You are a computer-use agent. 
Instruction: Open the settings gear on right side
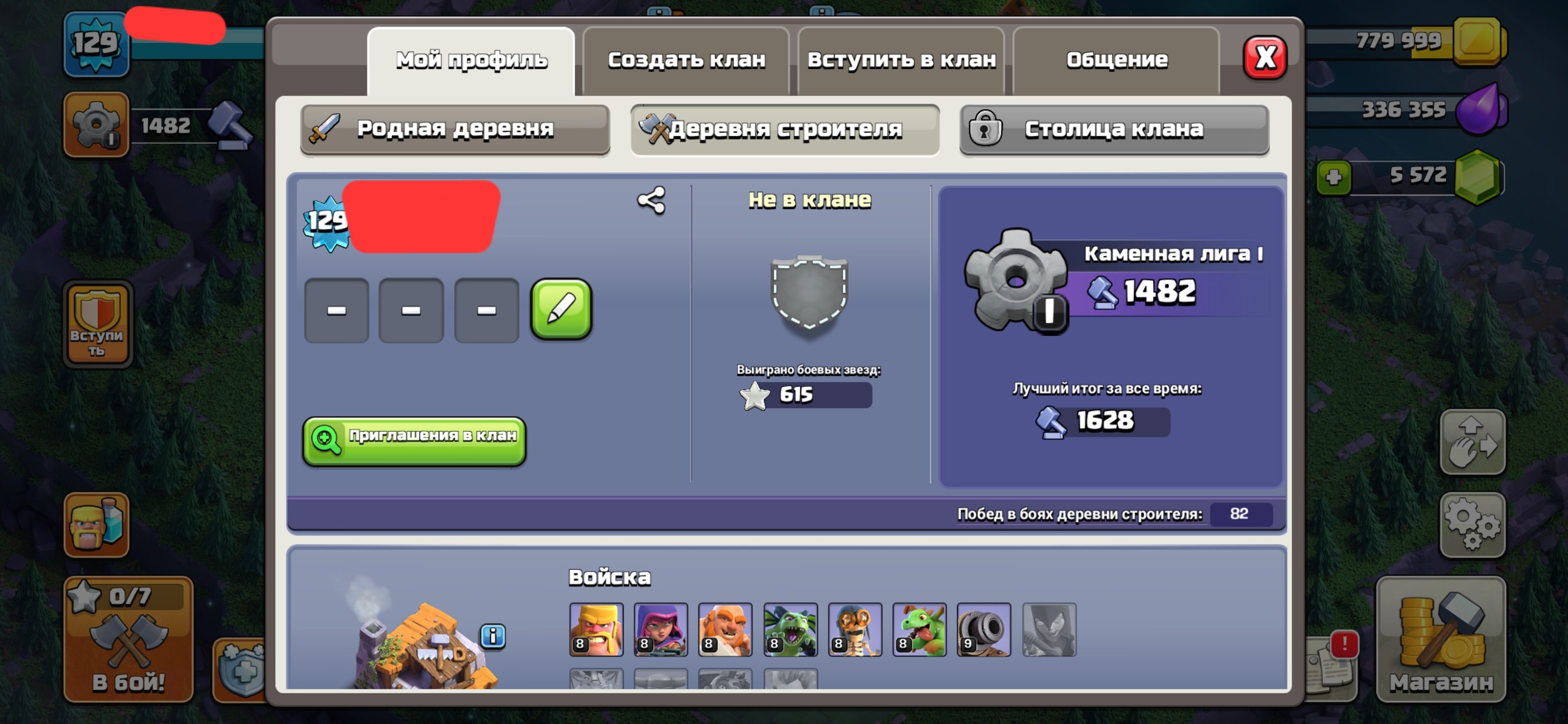click(1473, 525)
